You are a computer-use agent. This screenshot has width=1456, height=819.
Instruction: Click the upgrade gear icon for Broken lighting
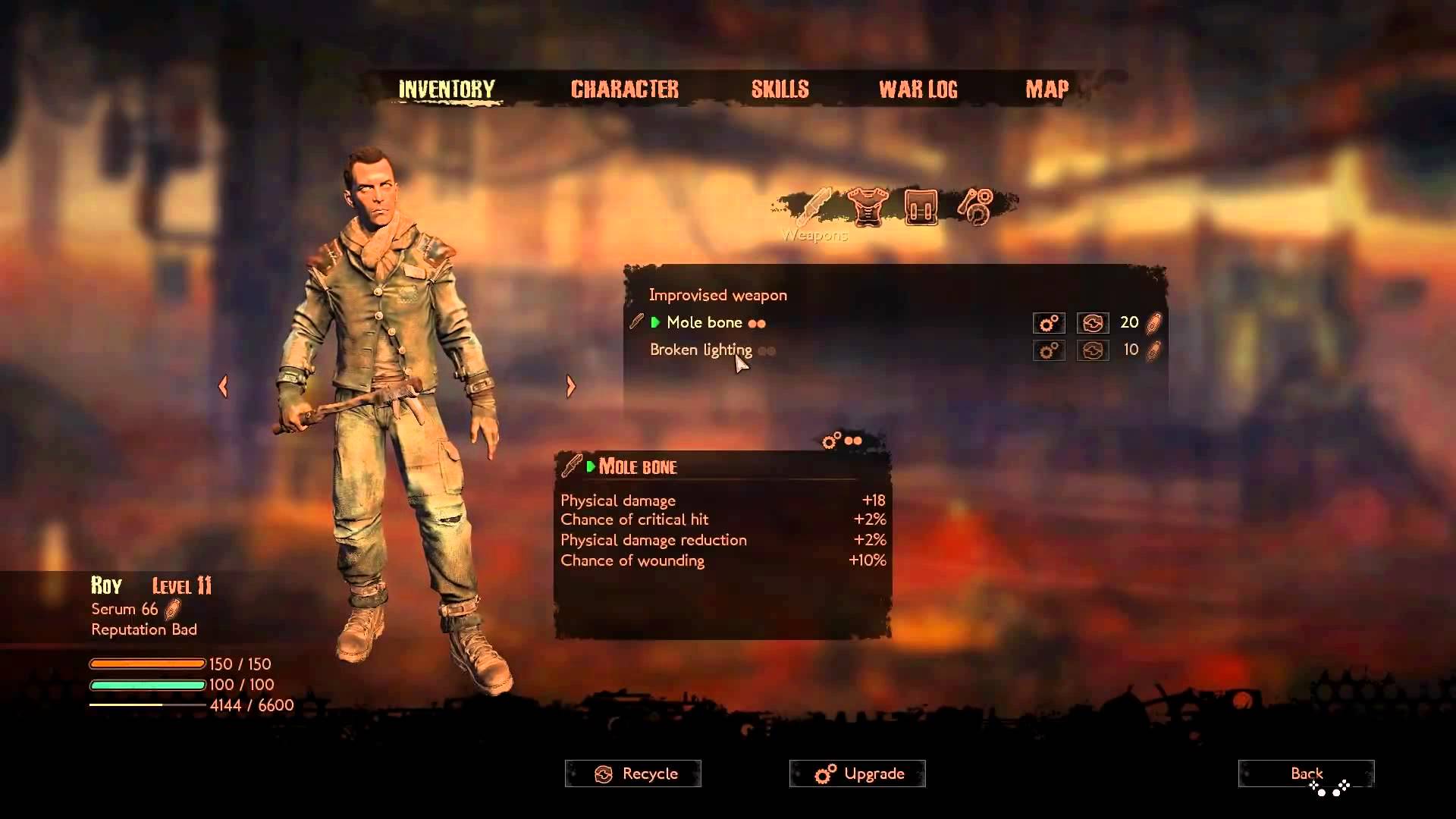[1049, 351]
